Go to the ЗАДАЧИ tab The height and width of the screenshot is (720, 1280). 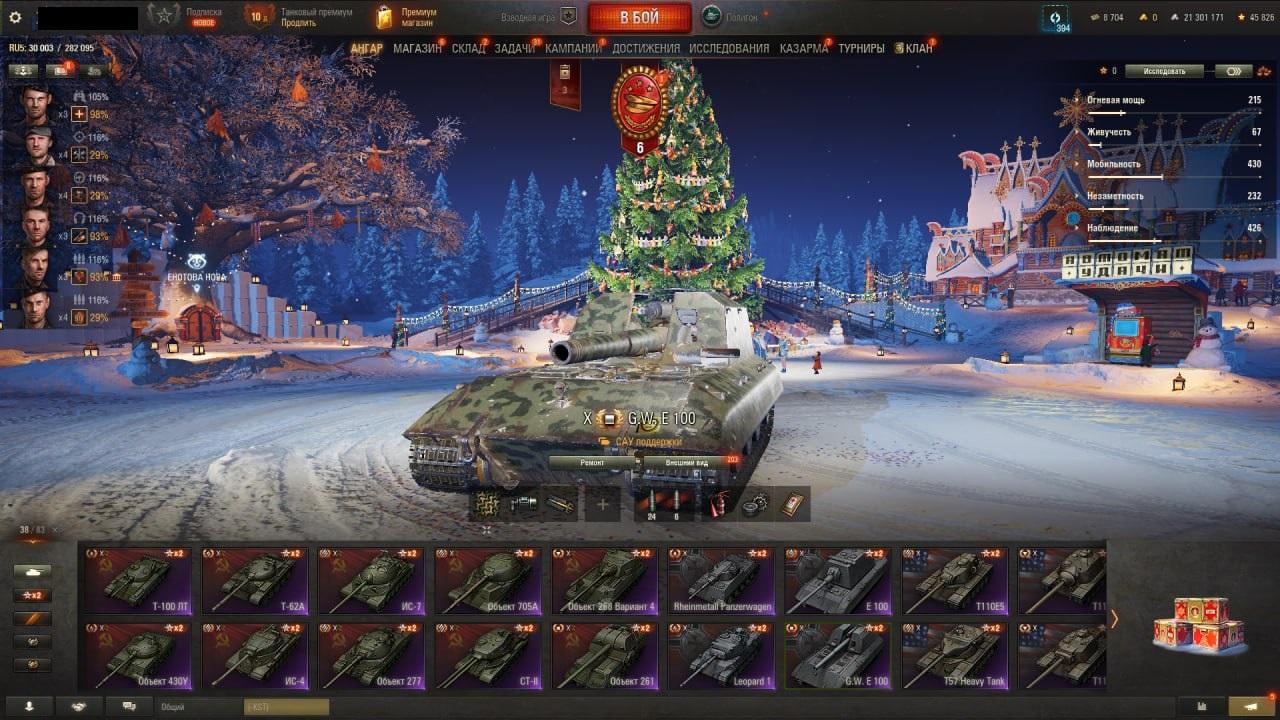[514, 48]
